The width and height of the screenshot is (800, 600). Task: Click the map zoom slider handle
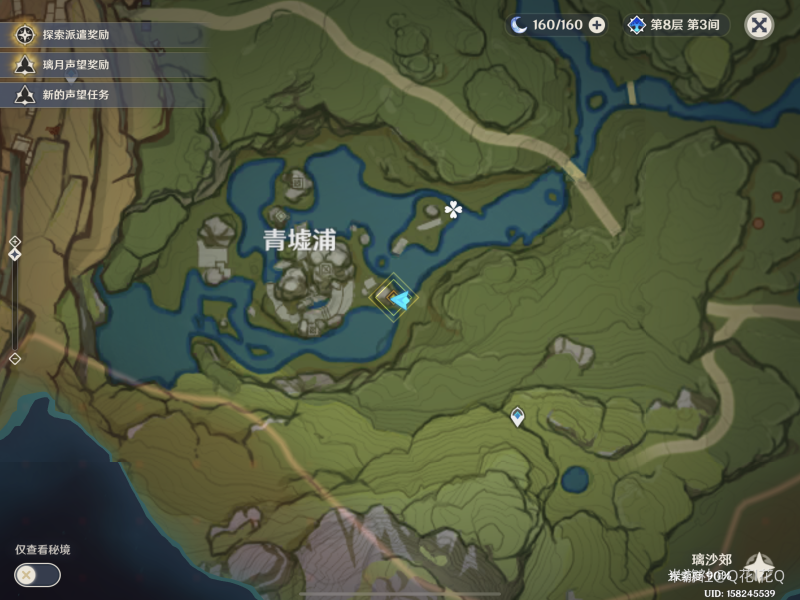point(15,255)
